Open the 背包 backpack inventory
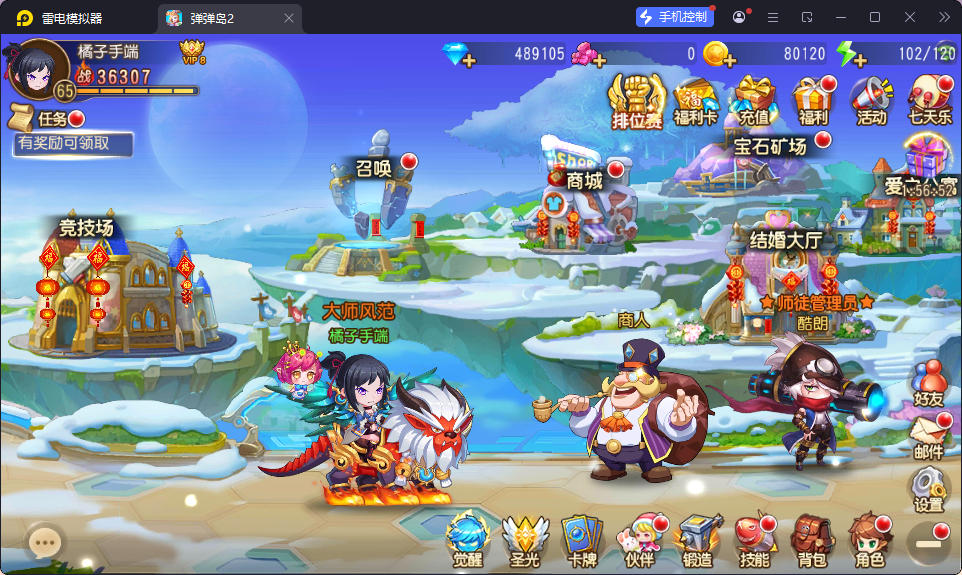 [x=811, y=541]
